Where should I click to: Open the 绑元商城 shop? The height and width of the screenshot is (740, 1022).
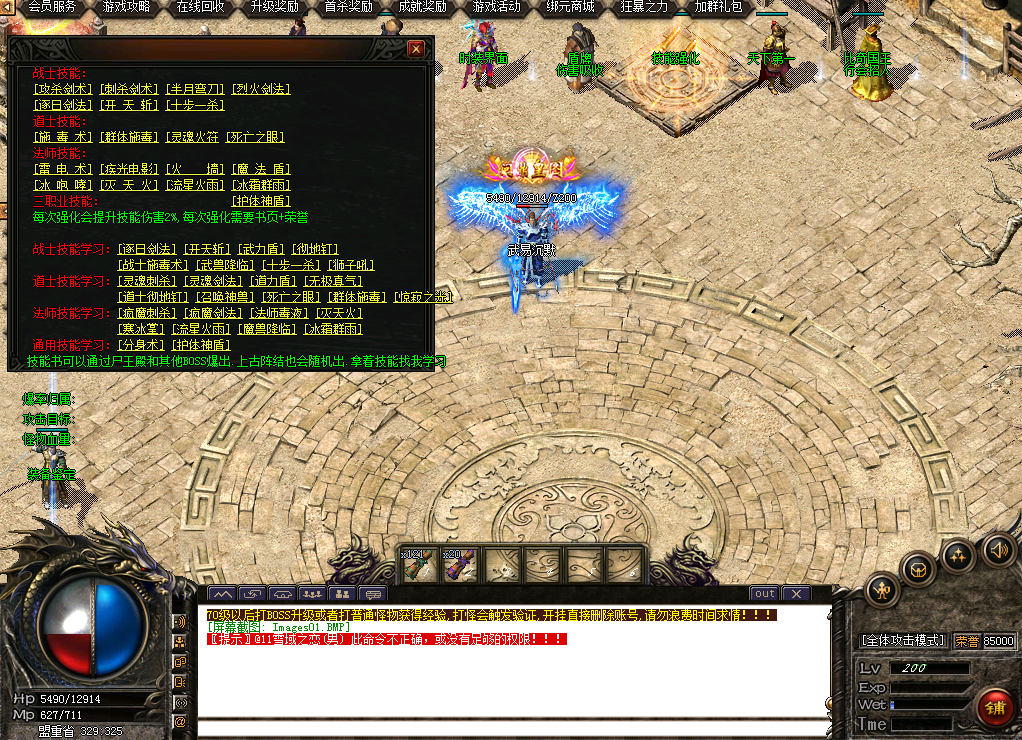coord(570,7)
